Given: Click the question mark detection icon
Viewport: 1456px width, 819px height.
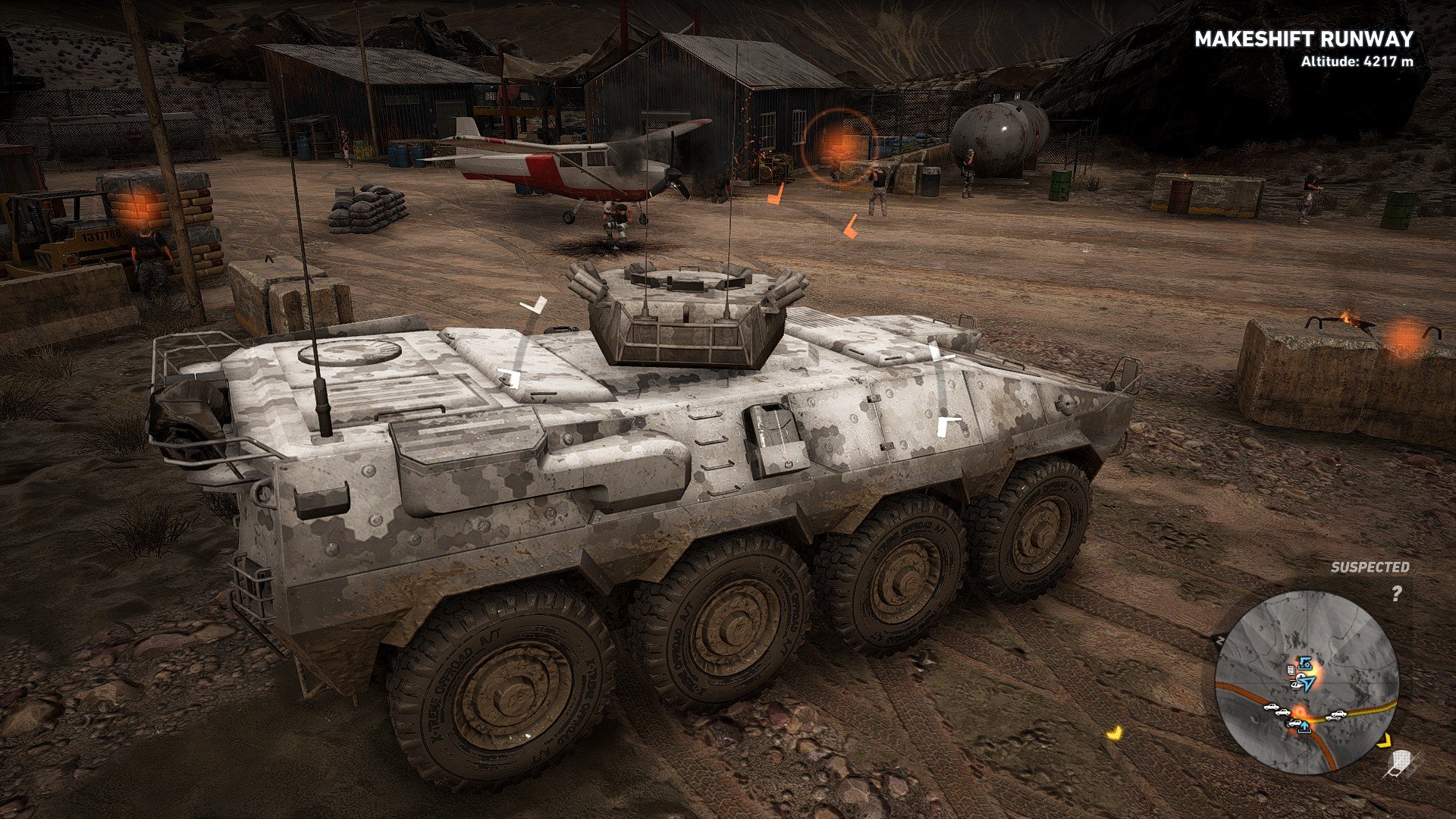Looking at the screenshot, I should (x=1397, y=594).
